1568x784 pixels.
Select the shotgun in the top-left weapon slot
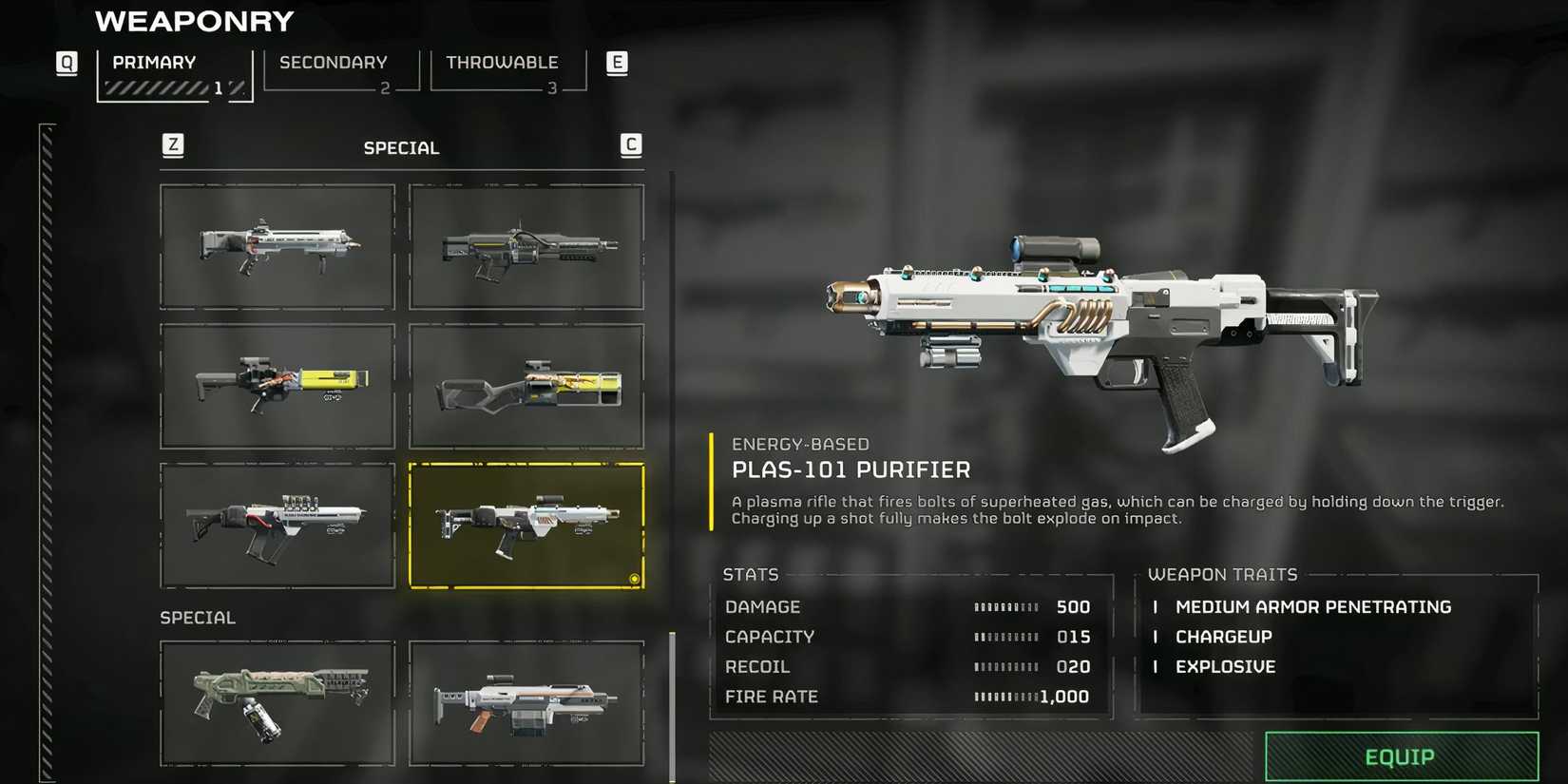coord(277,248)
